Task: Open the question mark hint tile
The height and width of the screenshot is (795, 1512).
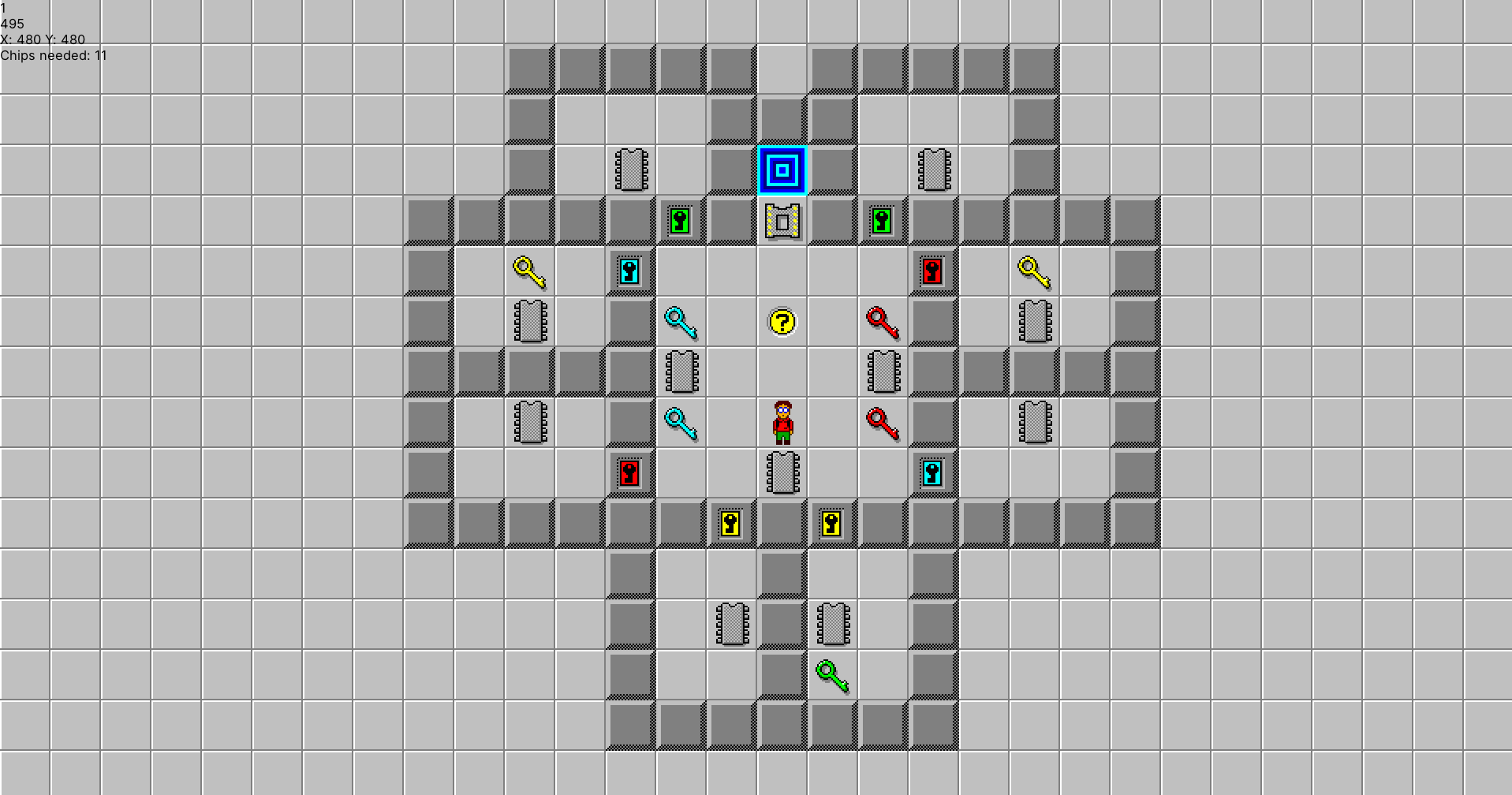Action: point(782,321)
